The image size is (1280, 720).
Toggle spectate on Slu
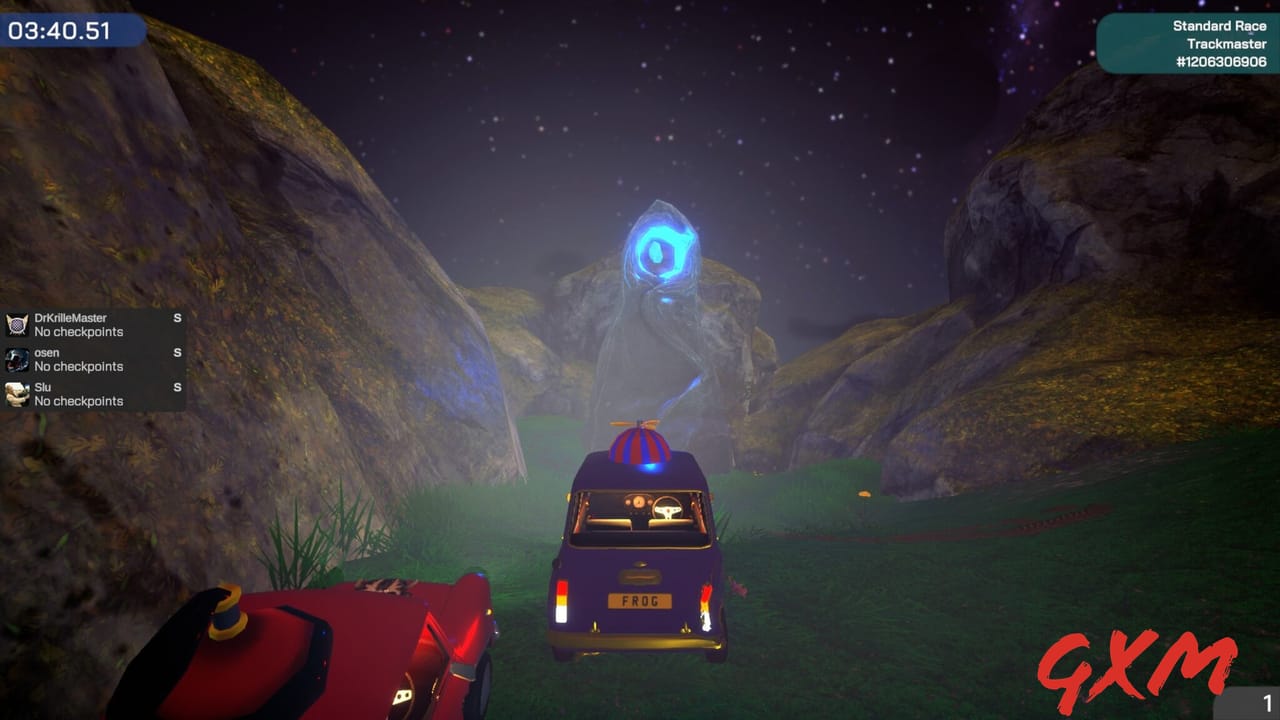(x=176, y=388)
